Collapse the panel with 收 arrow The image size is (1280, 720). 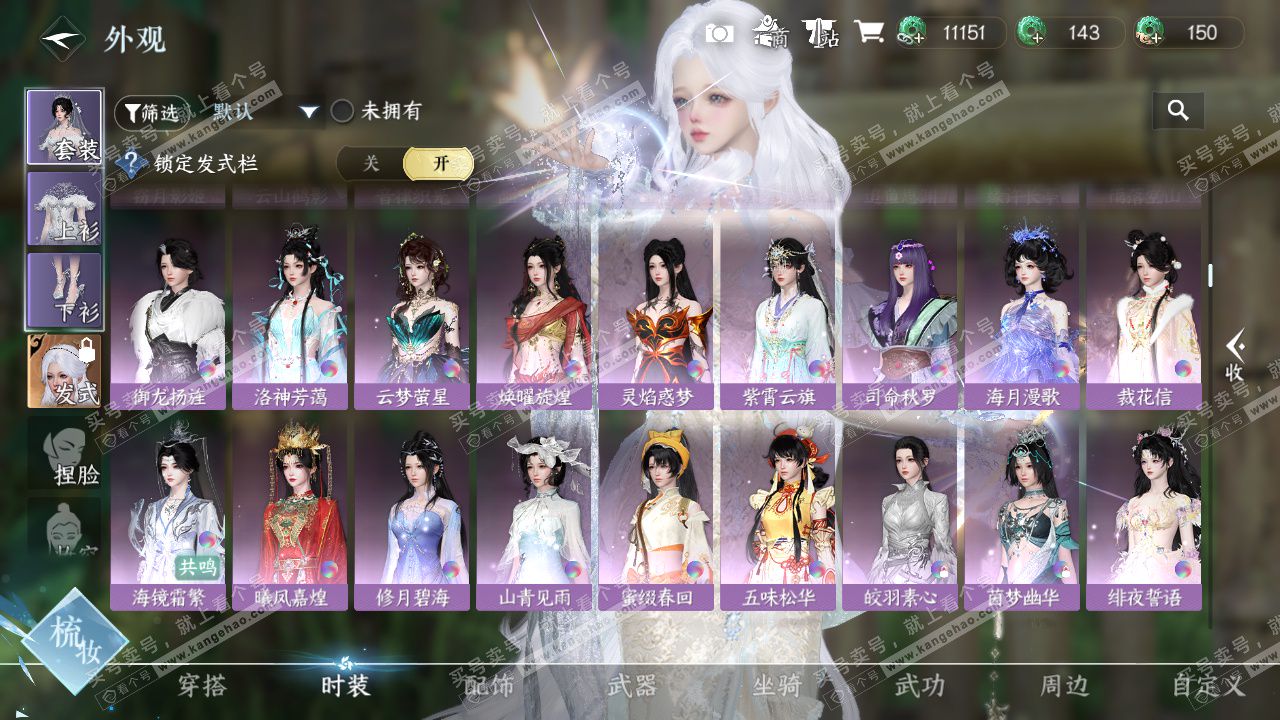click(1236, 356)
